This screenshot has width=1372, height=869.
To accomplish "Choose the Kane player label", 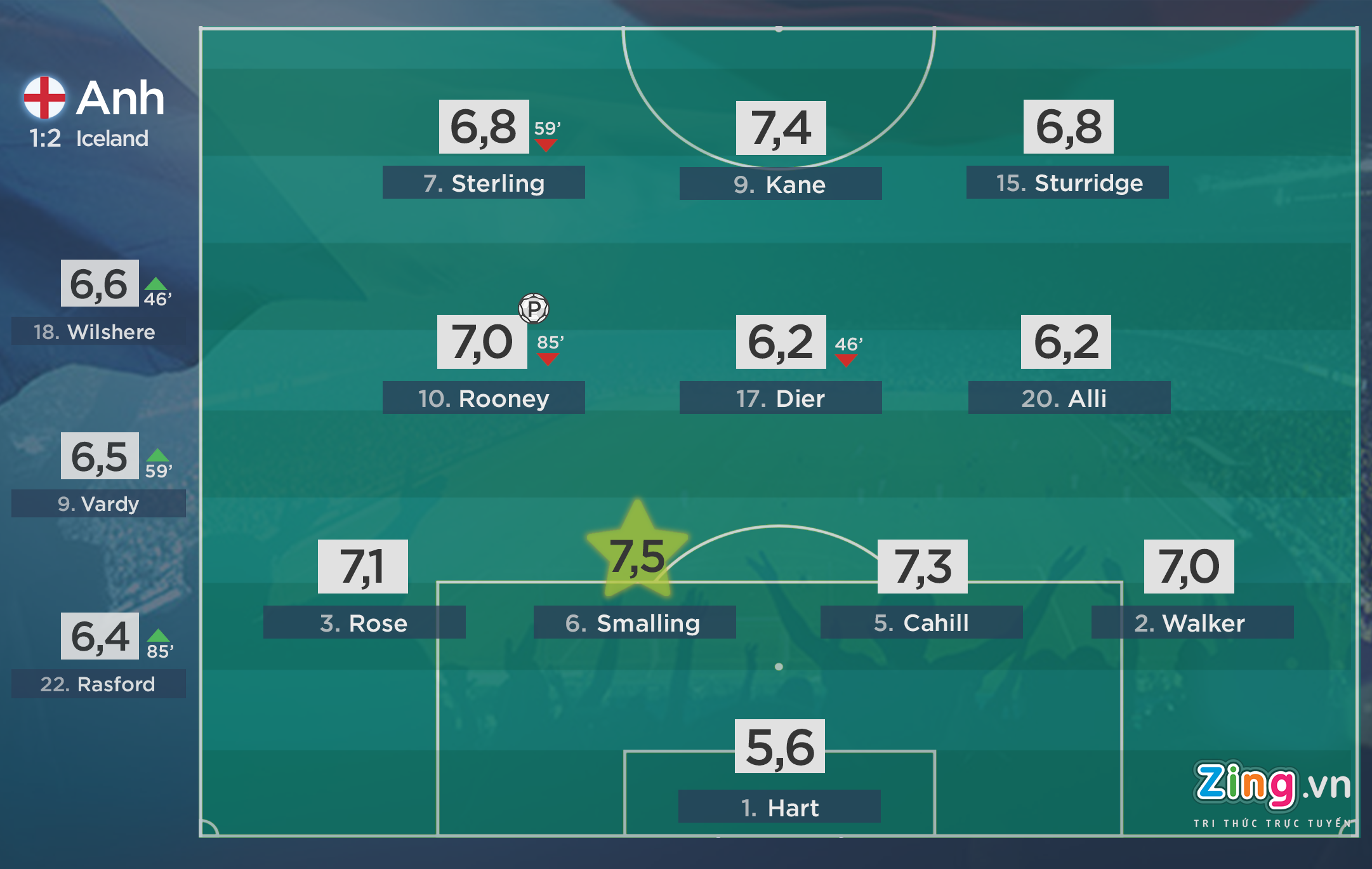I will 780,184.
